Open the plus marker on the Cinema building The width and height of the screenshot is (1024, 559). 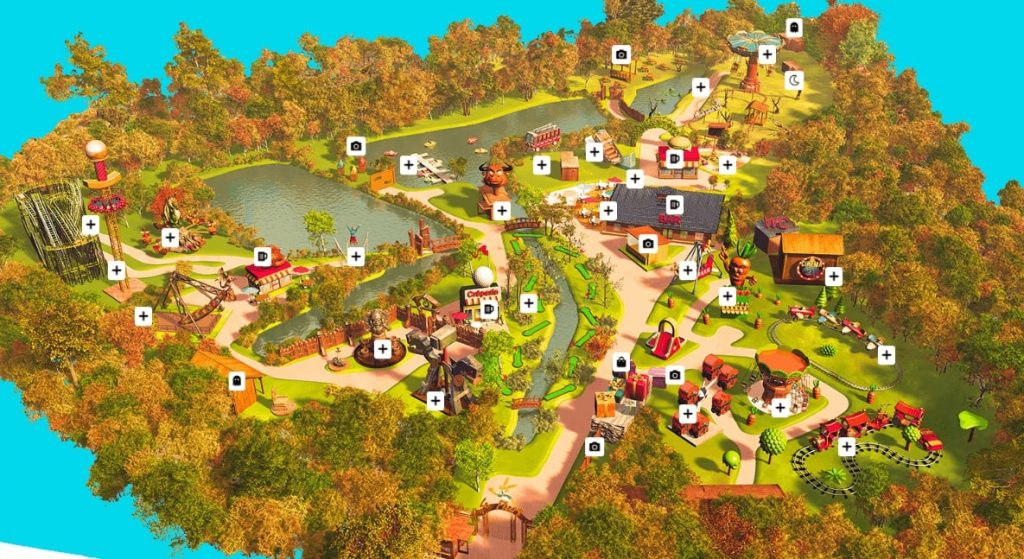[834, 275]
